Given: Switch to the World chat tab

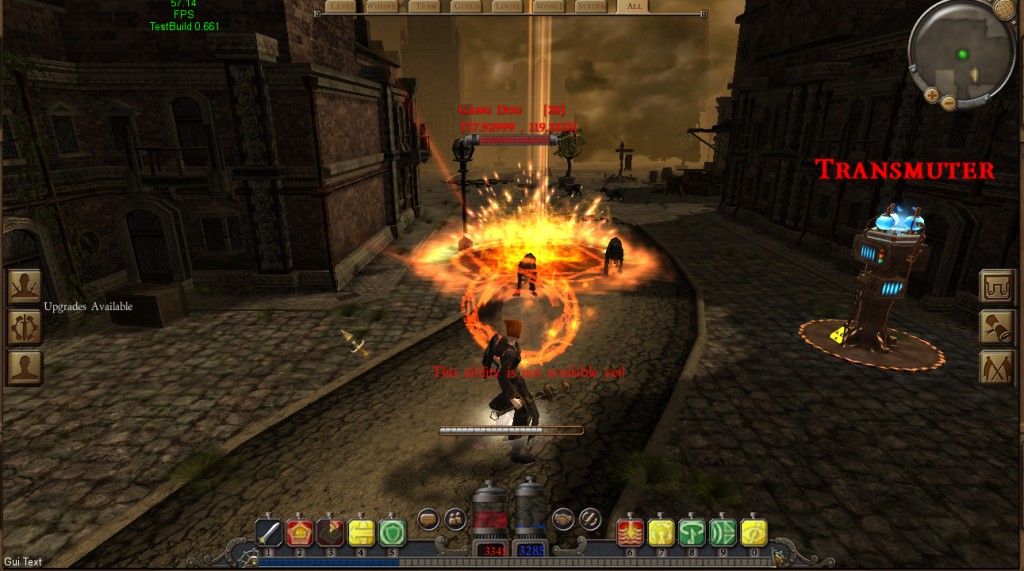Looking at the screenshot, I should (548, 7).
